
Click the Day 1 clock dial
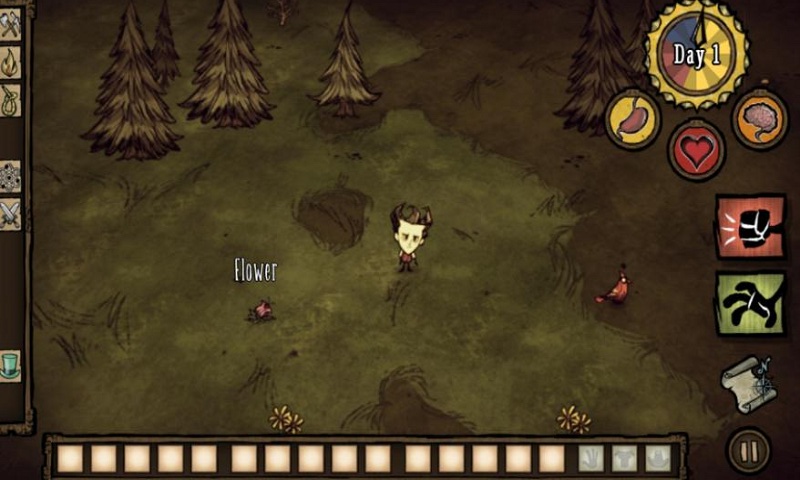(696, 52)
